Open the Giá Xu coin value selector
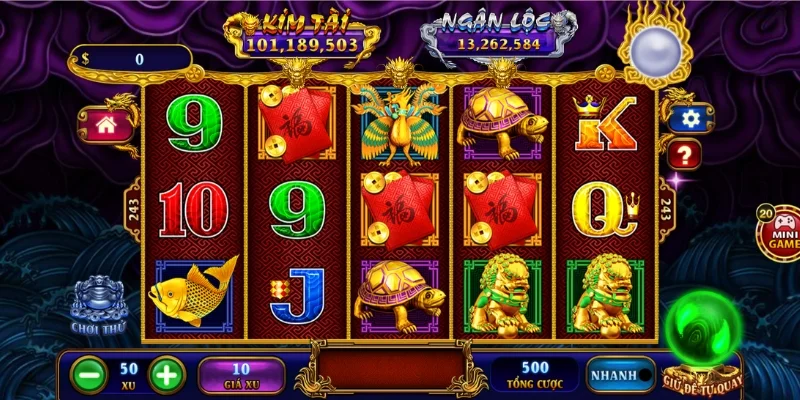 [x=240, y=375]
